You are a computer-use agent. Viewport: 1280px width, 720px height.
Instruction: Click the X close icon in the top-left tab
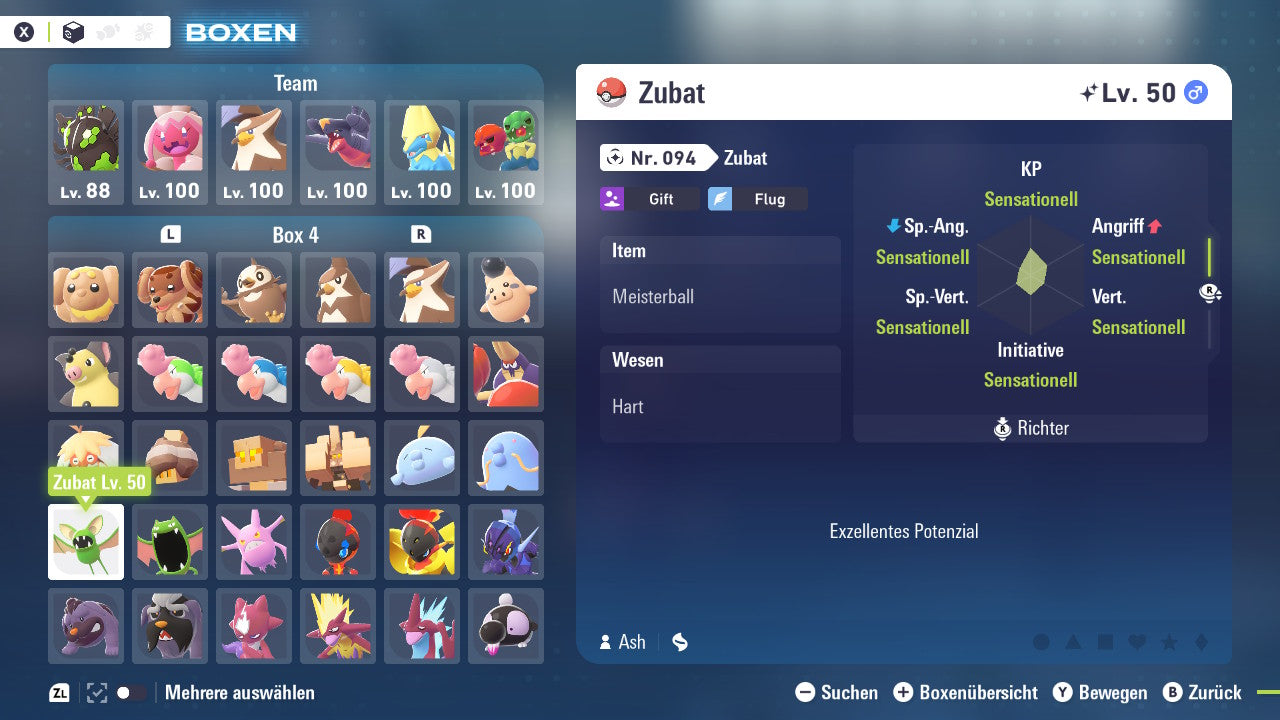click(x=25, y=31)
